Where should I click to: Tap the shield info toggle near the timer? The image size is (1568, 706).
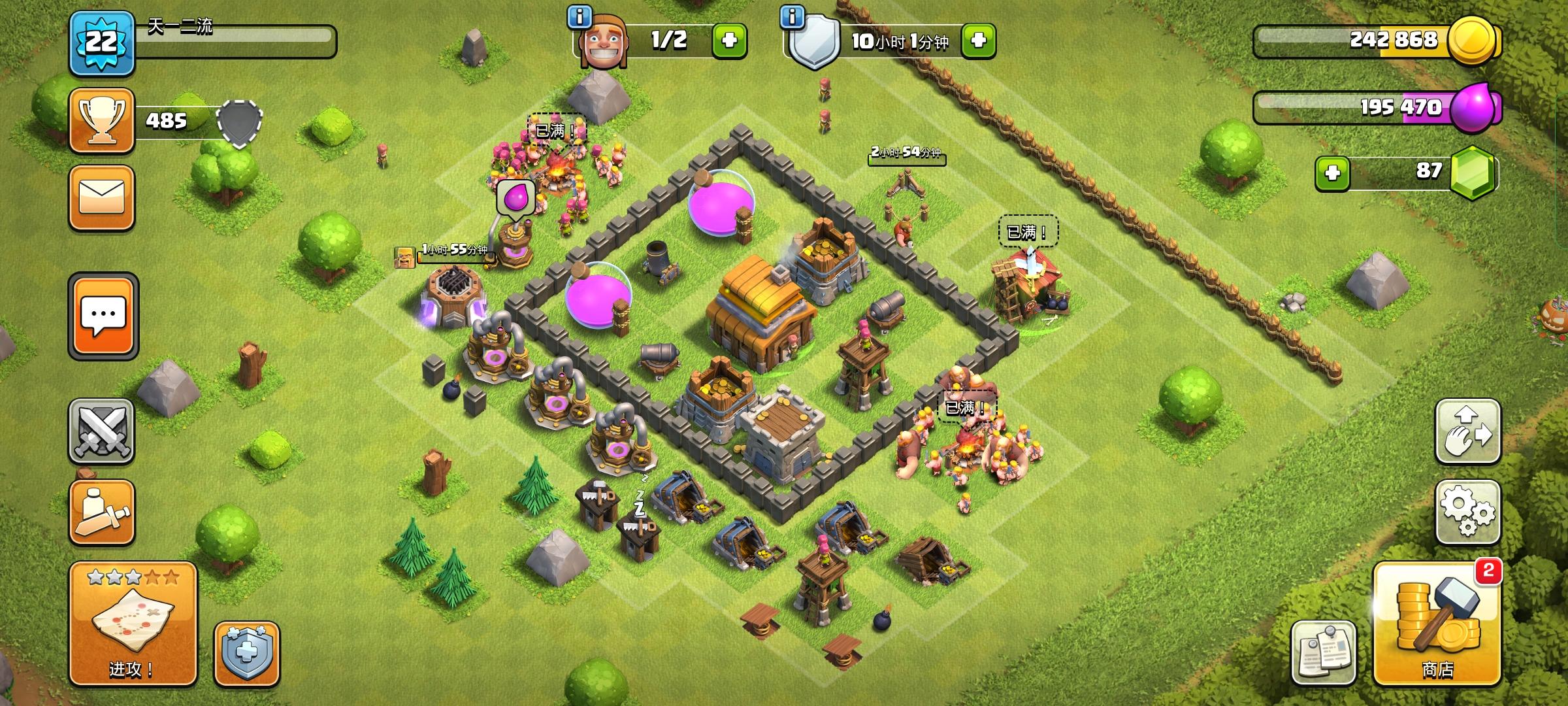791,18
